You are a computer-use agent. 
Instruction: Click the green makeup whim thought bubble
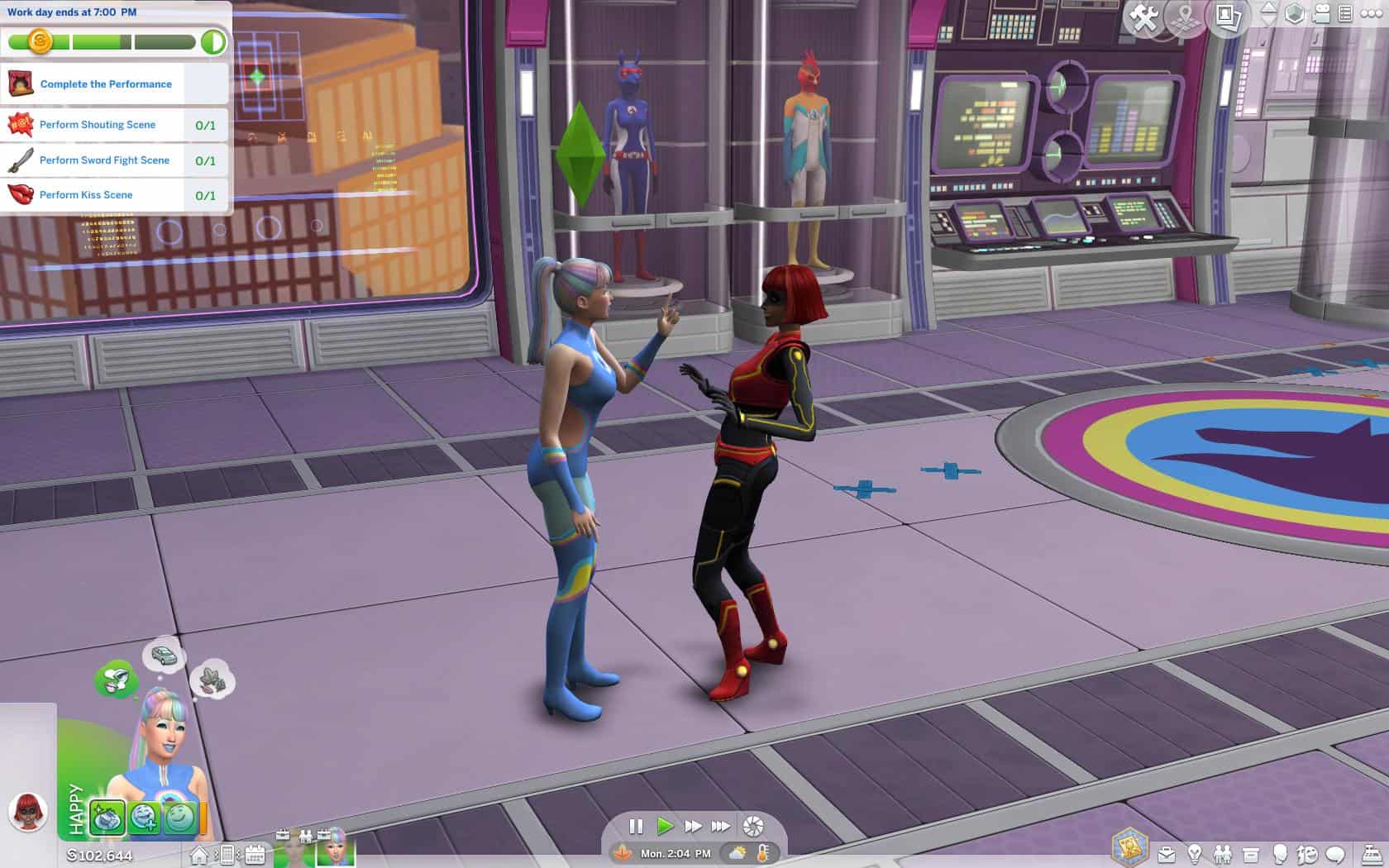pyautogui.click(x=117, y=680)
